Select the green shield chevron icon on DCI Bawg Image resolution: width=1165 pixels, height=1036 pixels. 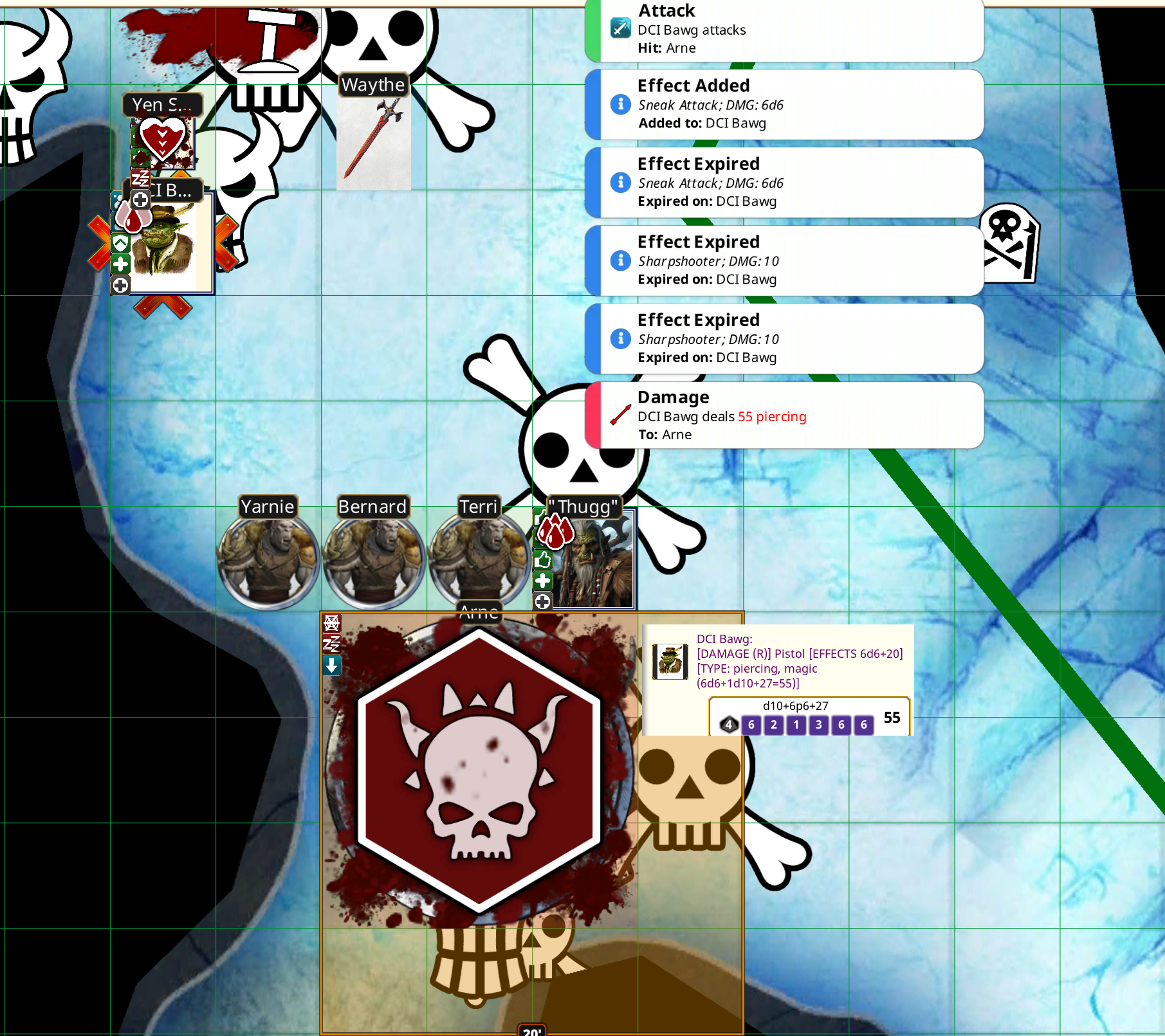pyautogui.click(x=121, y=243)
